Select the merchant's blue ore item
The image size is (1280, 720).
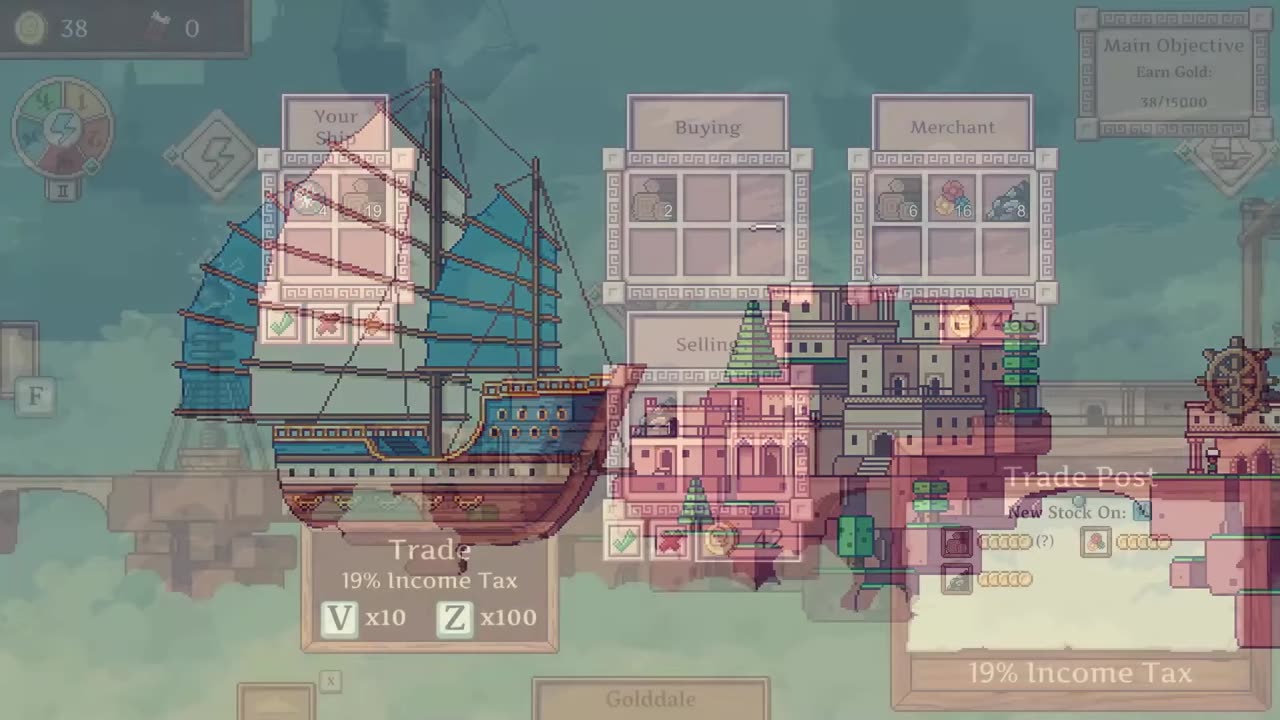tap(1005, 198)
